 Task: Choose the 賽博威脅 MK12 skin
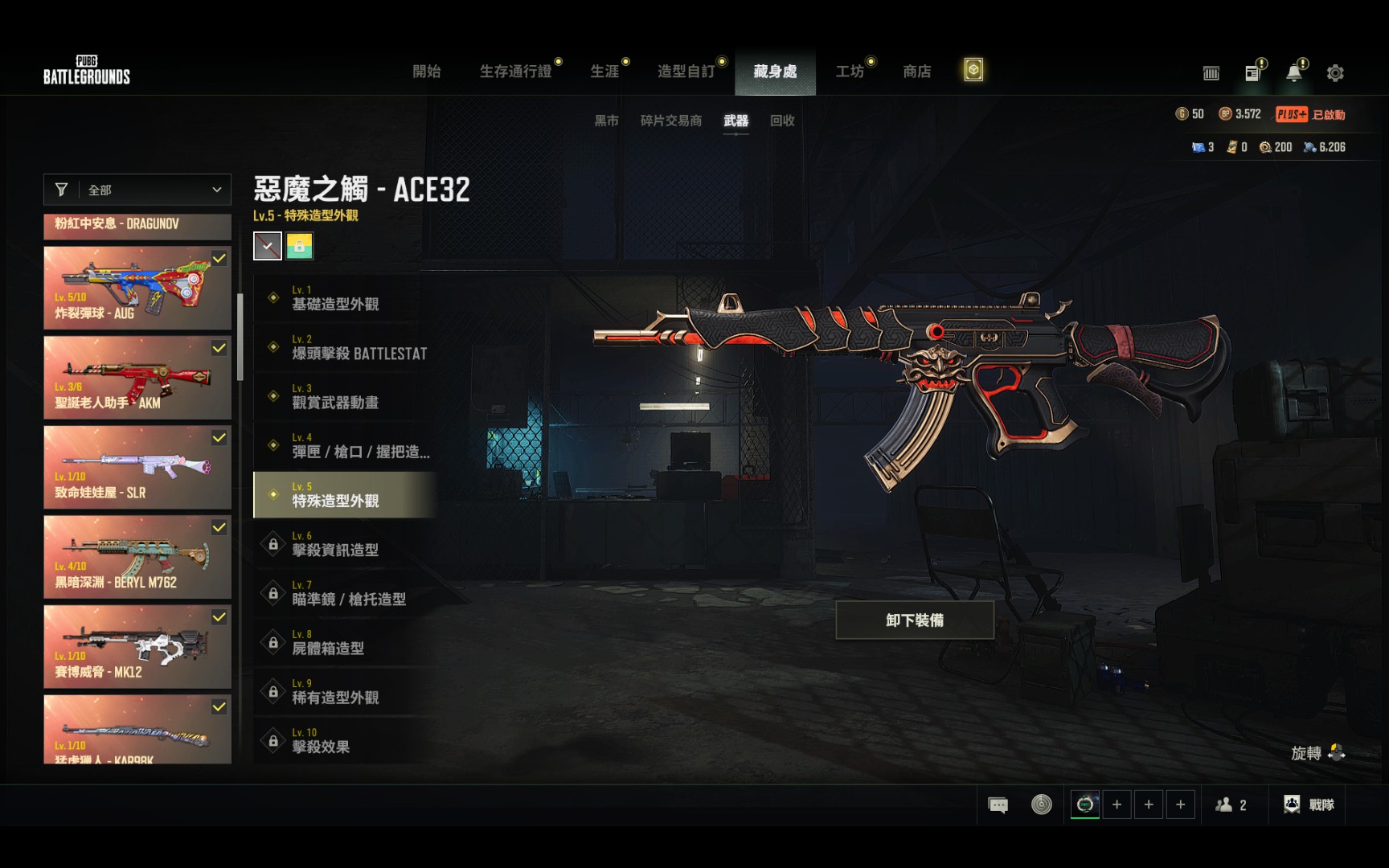tap(137, 647)
